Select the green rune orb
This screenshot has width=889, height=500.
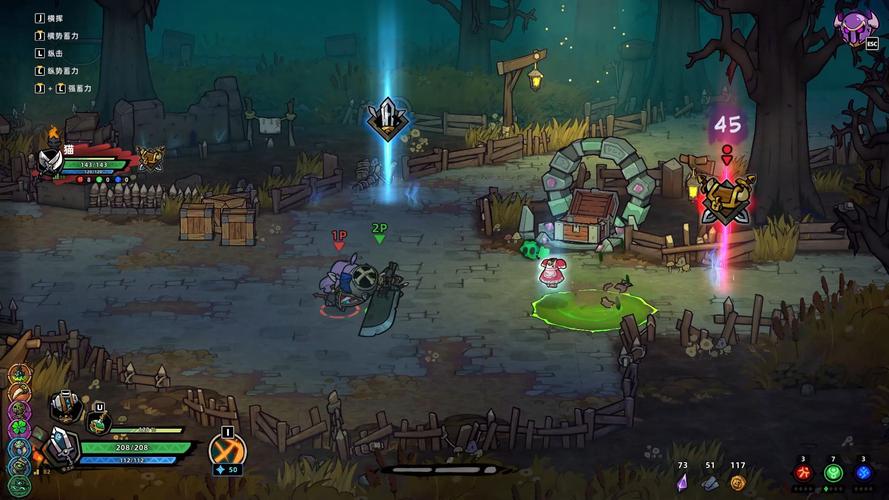tap(833, 472)
